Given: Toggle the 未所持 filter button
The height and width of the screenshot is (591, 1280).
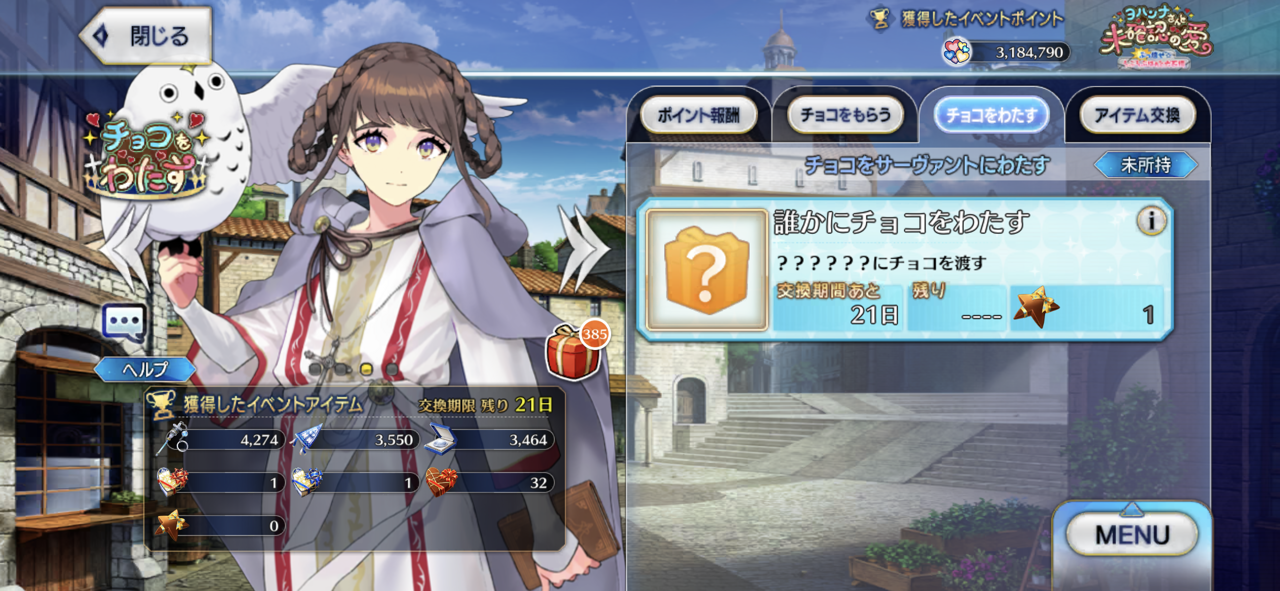Looking at the screenshot, I should coord(1145,165).
